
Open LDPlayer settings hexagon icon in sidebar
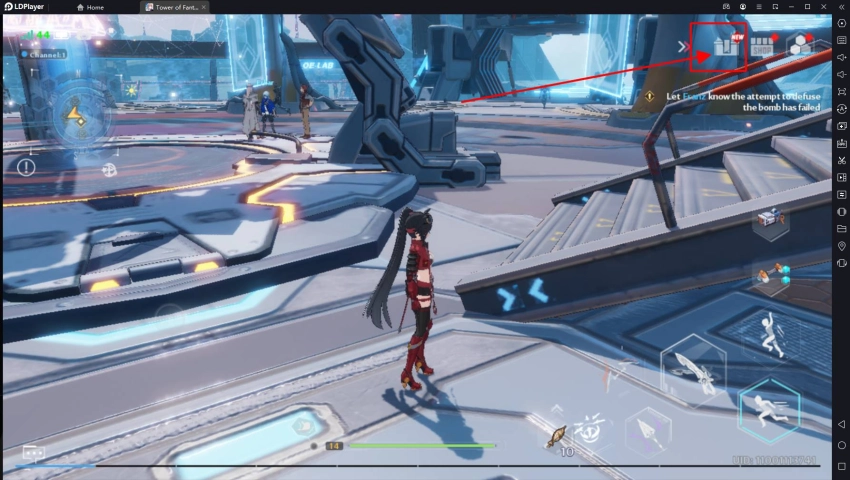click(841, 23)
